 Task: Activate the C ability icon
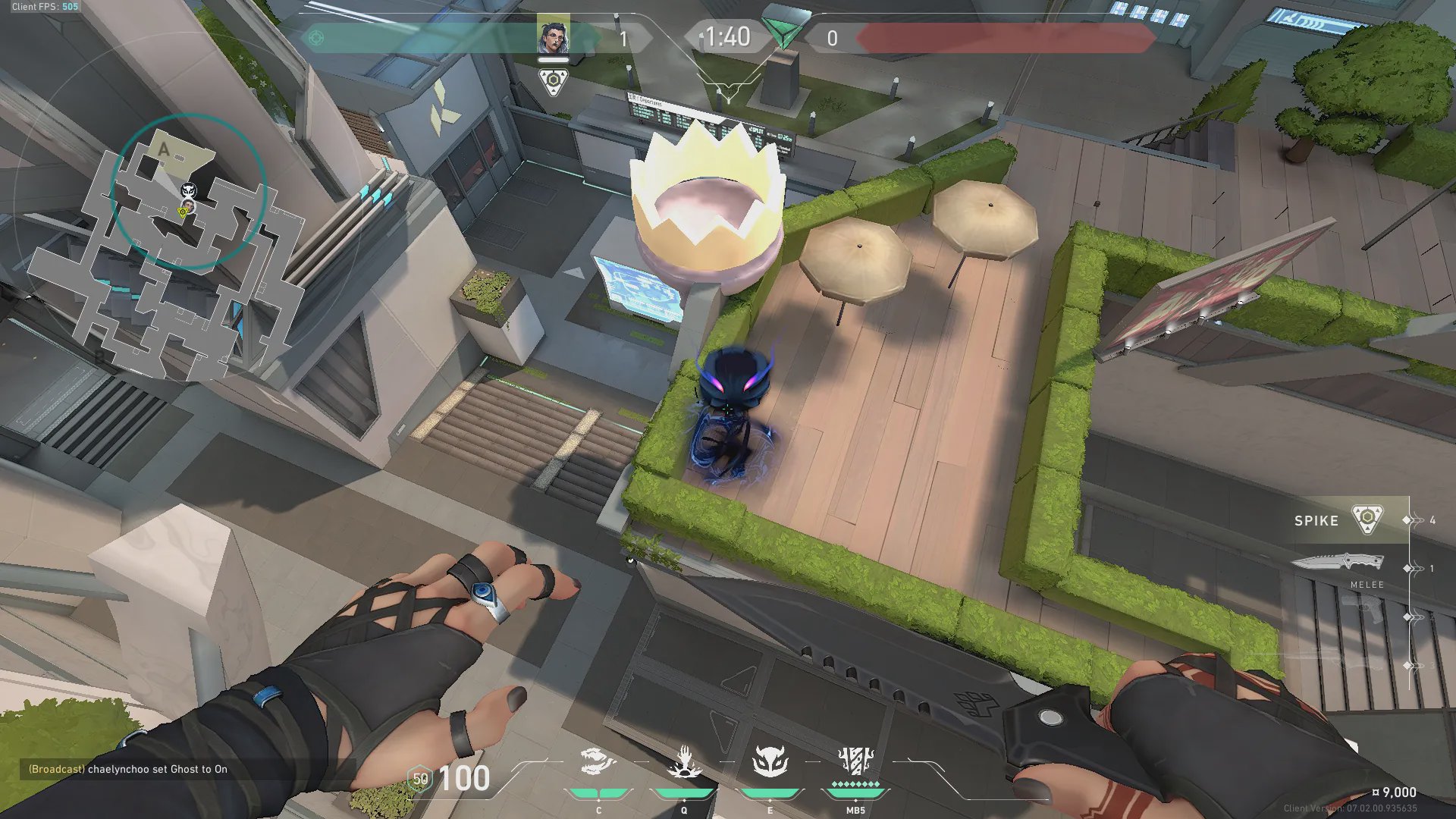[598, 763]
